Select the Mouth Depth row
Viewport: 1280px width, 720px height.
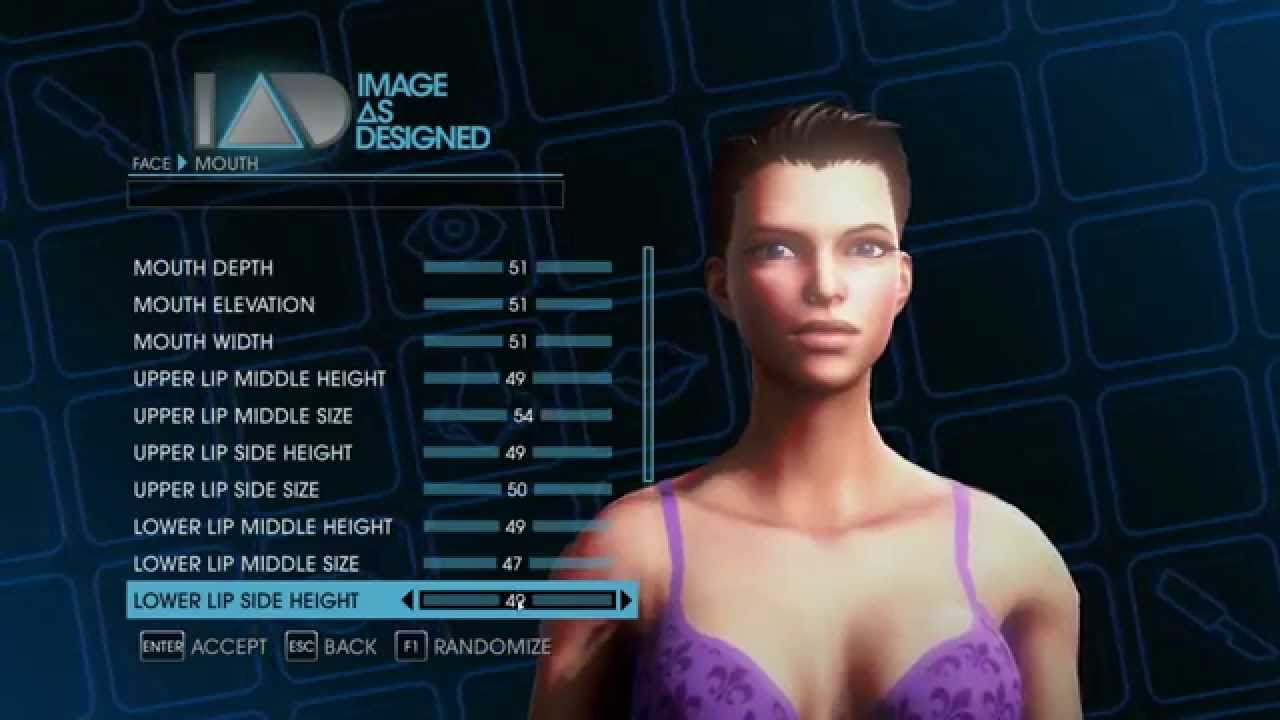(203, 268)
